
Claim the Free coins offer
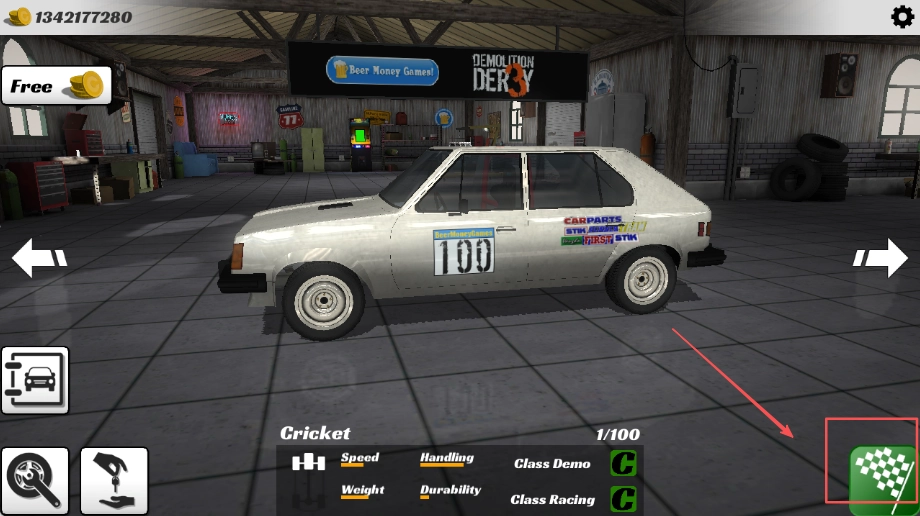(x=56, y=86)
